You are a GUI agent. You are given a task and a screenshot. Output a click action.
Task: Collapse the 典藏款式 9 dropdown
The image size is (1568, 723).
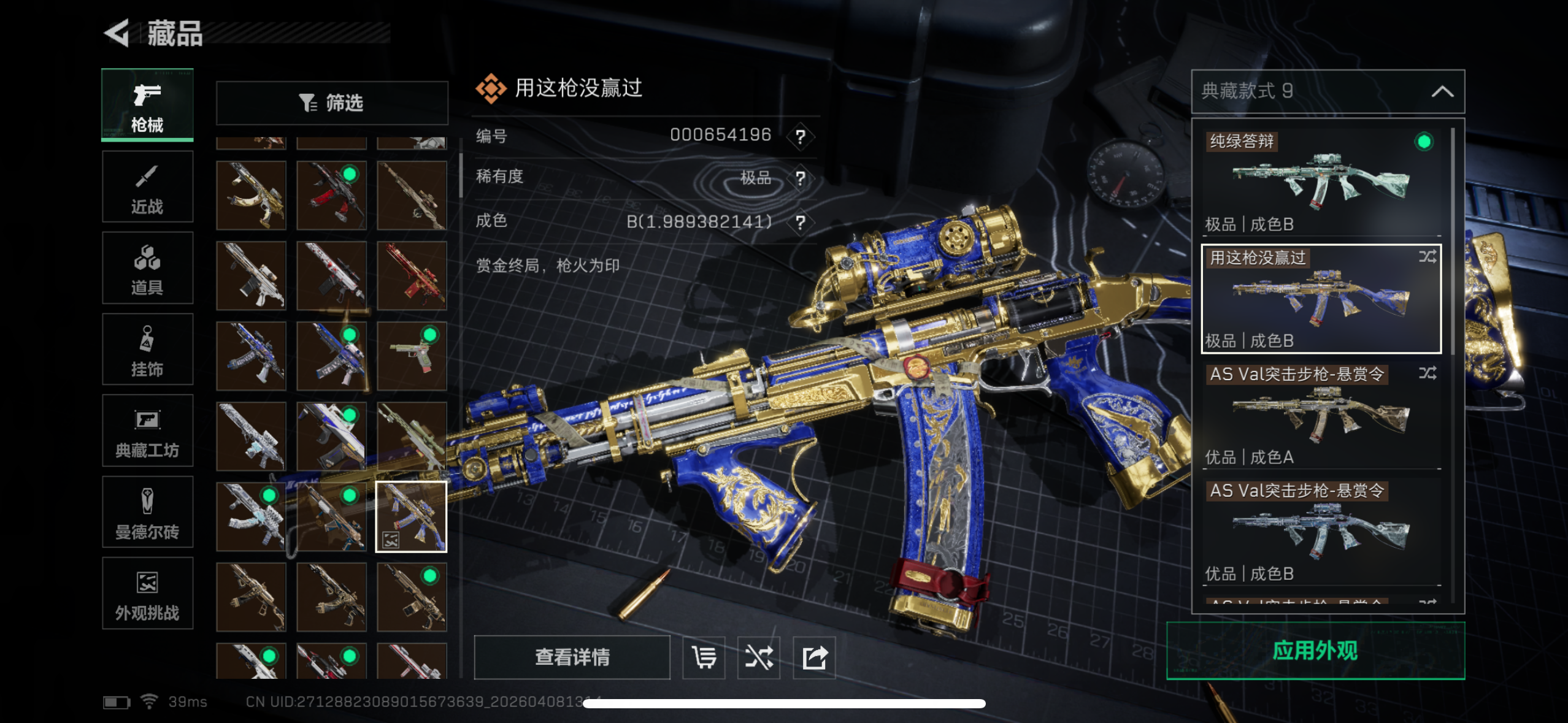pyautogui.click(x=1442, y=91)
